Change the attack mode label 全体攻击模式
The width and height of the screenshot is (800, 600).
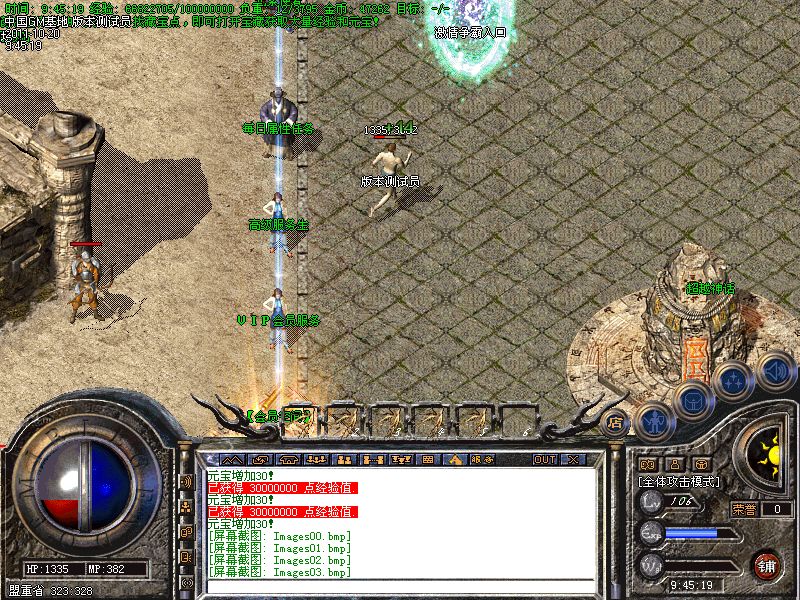(680, 481)
